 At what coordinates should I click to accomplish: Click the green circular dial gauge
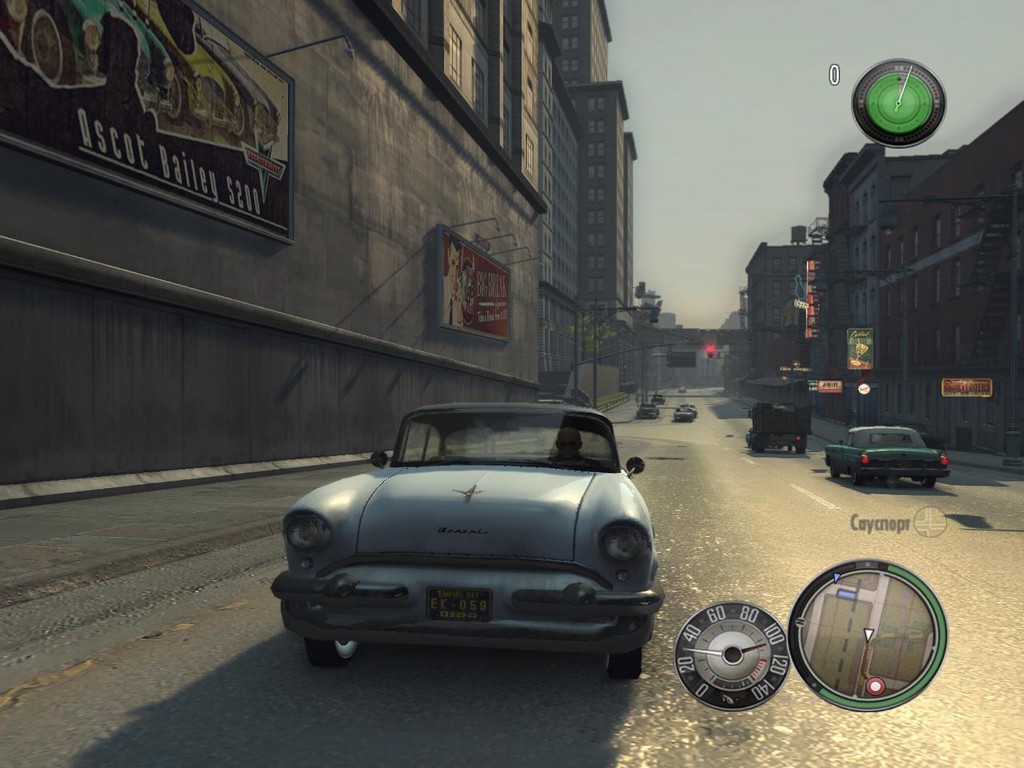(898, 103)
